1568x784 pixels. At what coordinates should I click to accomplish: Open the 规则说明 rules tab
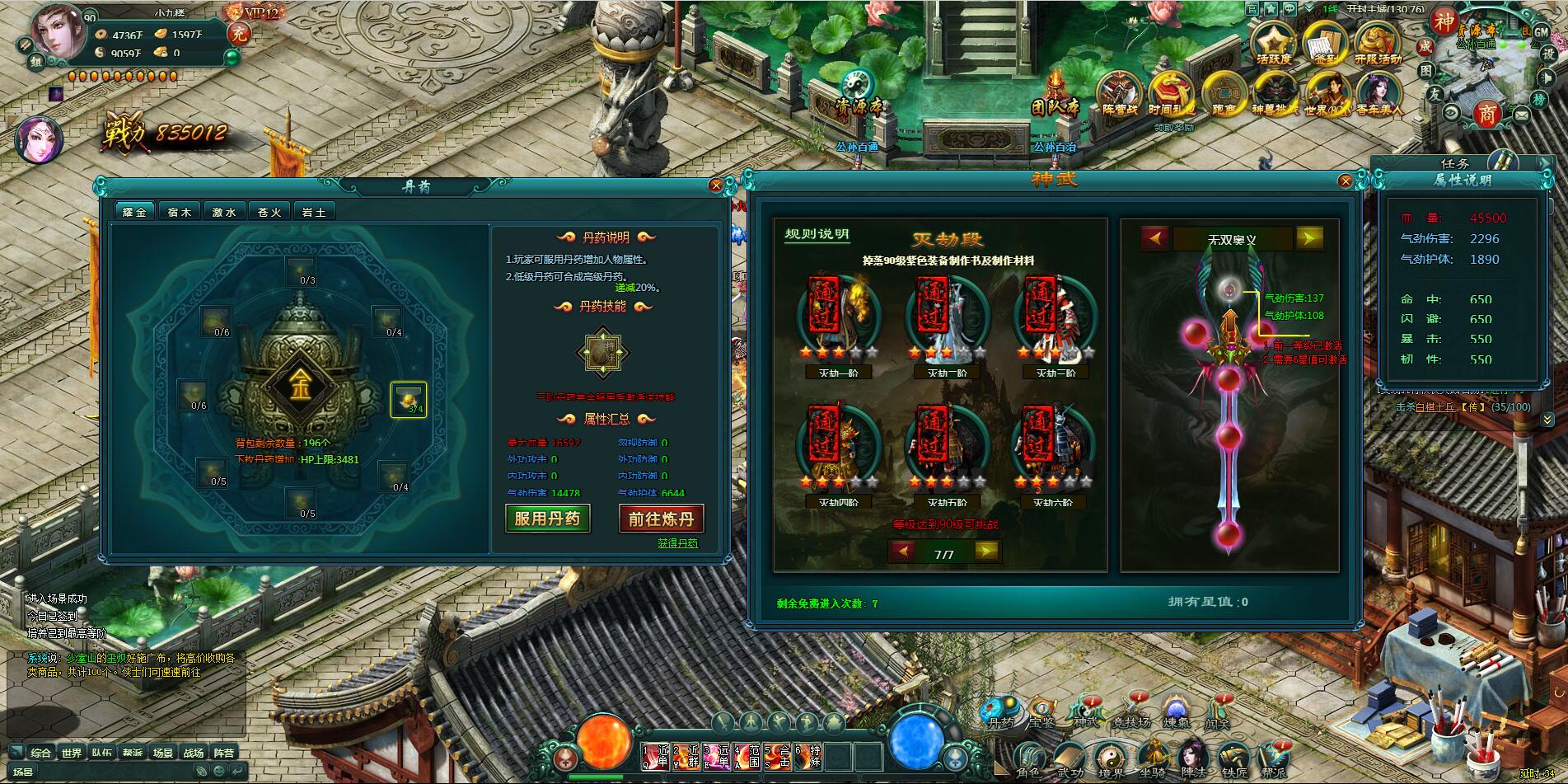pyautogui.click(x=816, y=234)
